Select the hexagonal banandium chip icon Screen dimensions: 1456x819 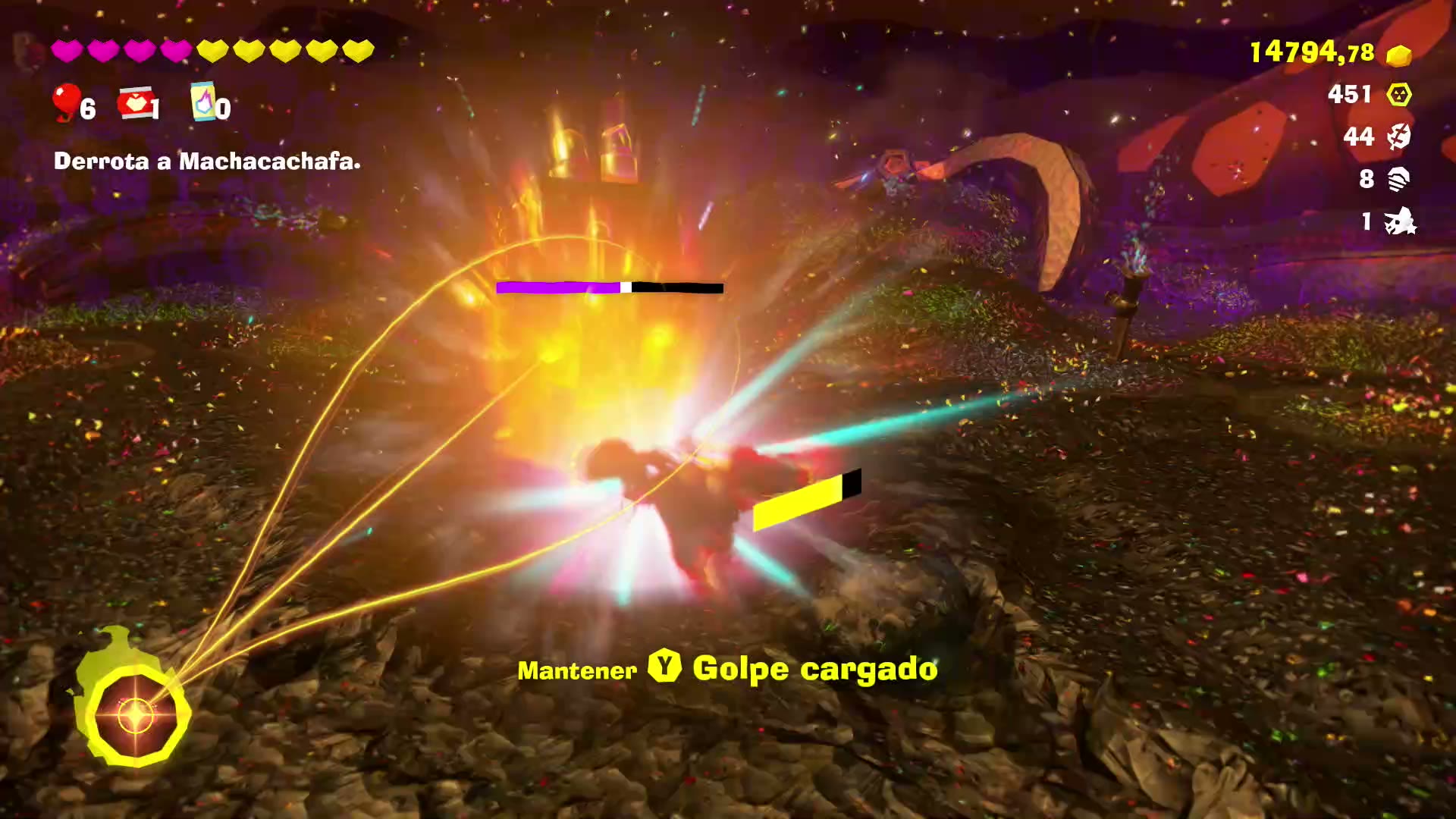[1399, 95]
